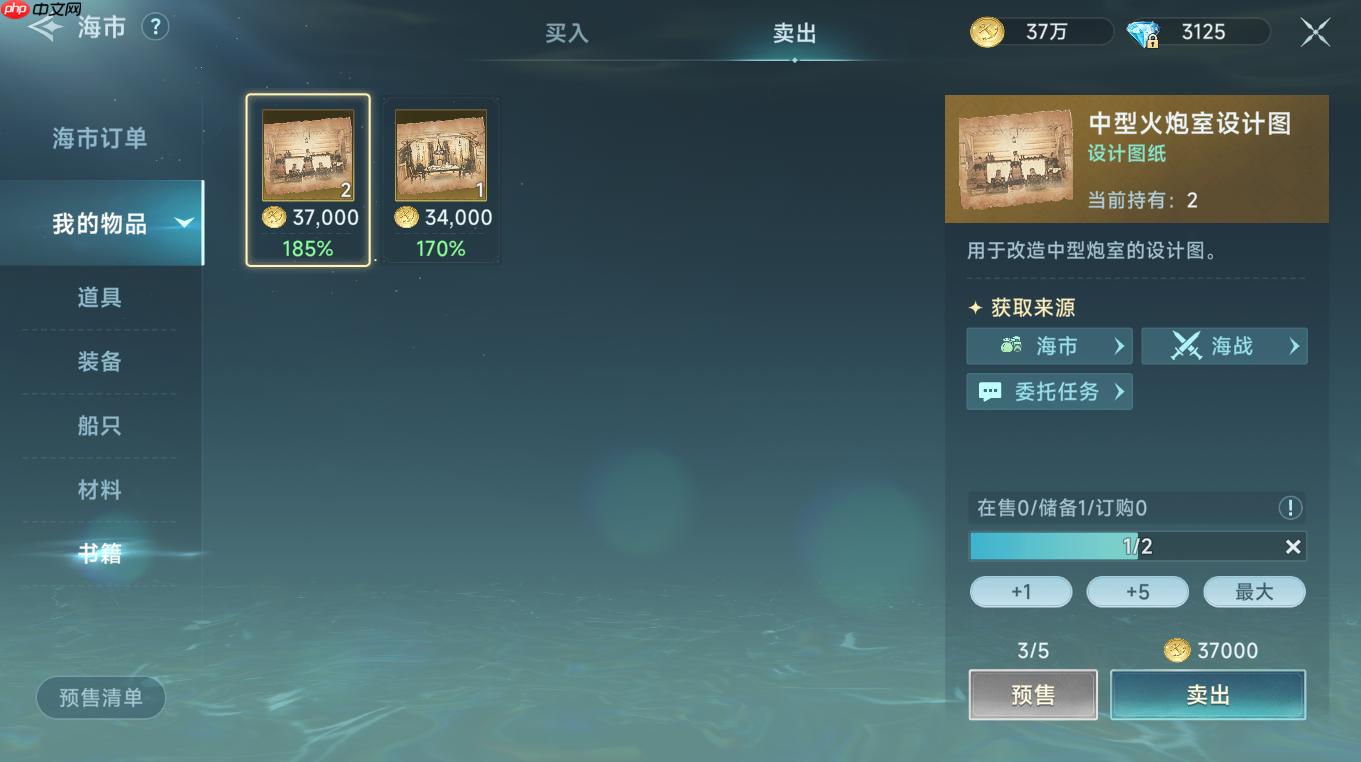Select the 书籍 category in the sidebar
Image resolution: width=1361 pixels, height=762 pixels.
(99, 553)
